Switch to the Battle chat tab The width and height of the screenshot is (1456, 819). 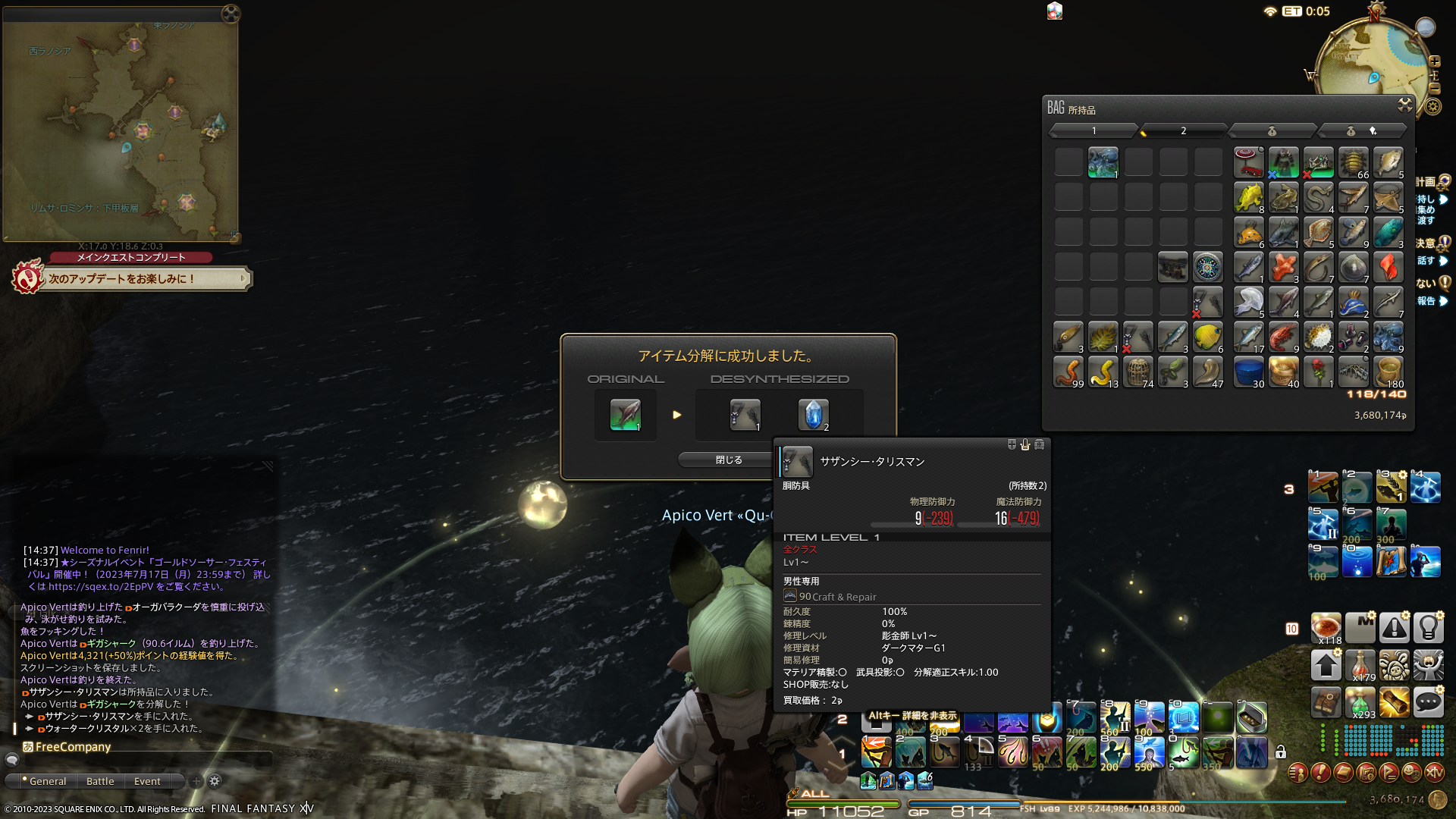[x=100, y=781]
